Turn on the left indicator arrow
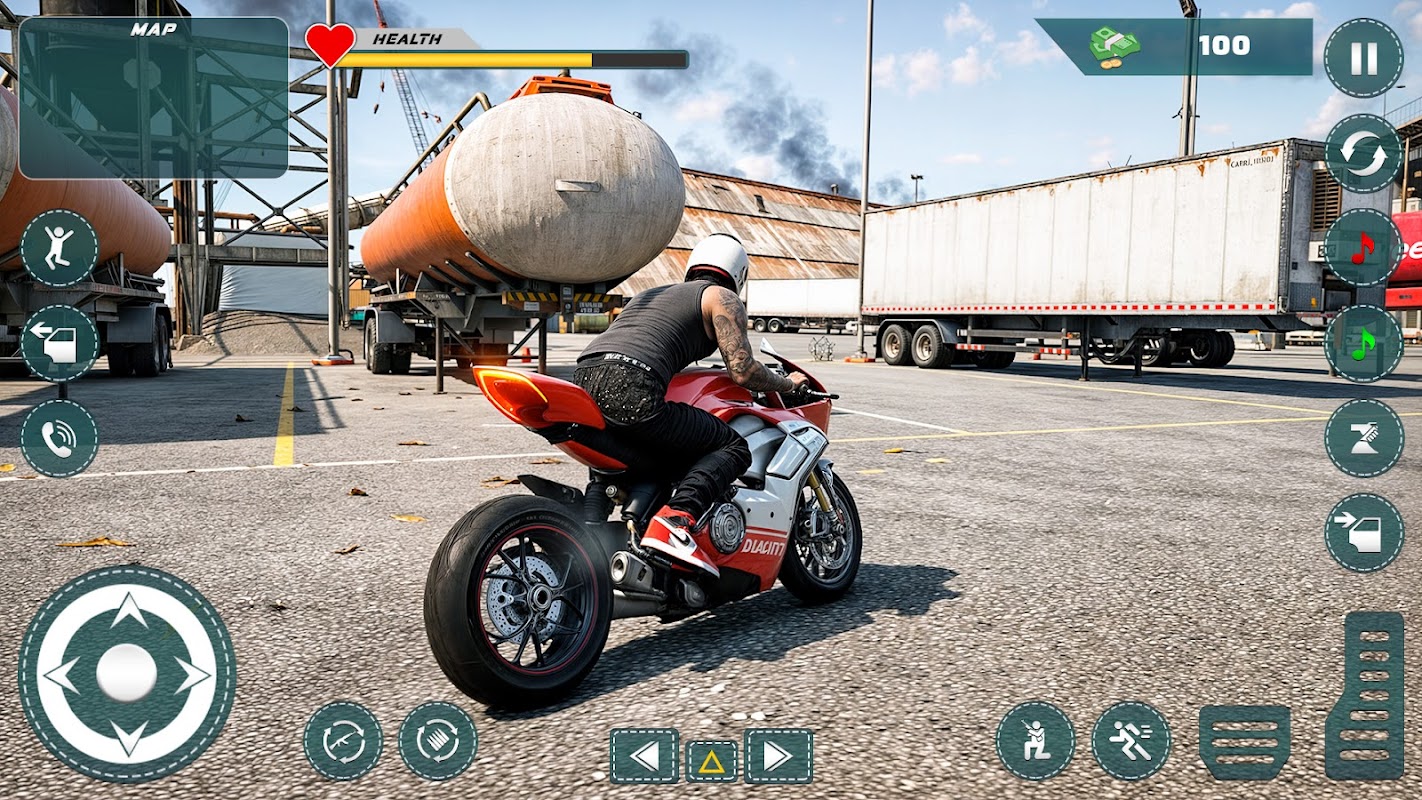Image resolution: width=1422 pixels, height=800 pixels. pyautogui.click(x=645, y=756)
